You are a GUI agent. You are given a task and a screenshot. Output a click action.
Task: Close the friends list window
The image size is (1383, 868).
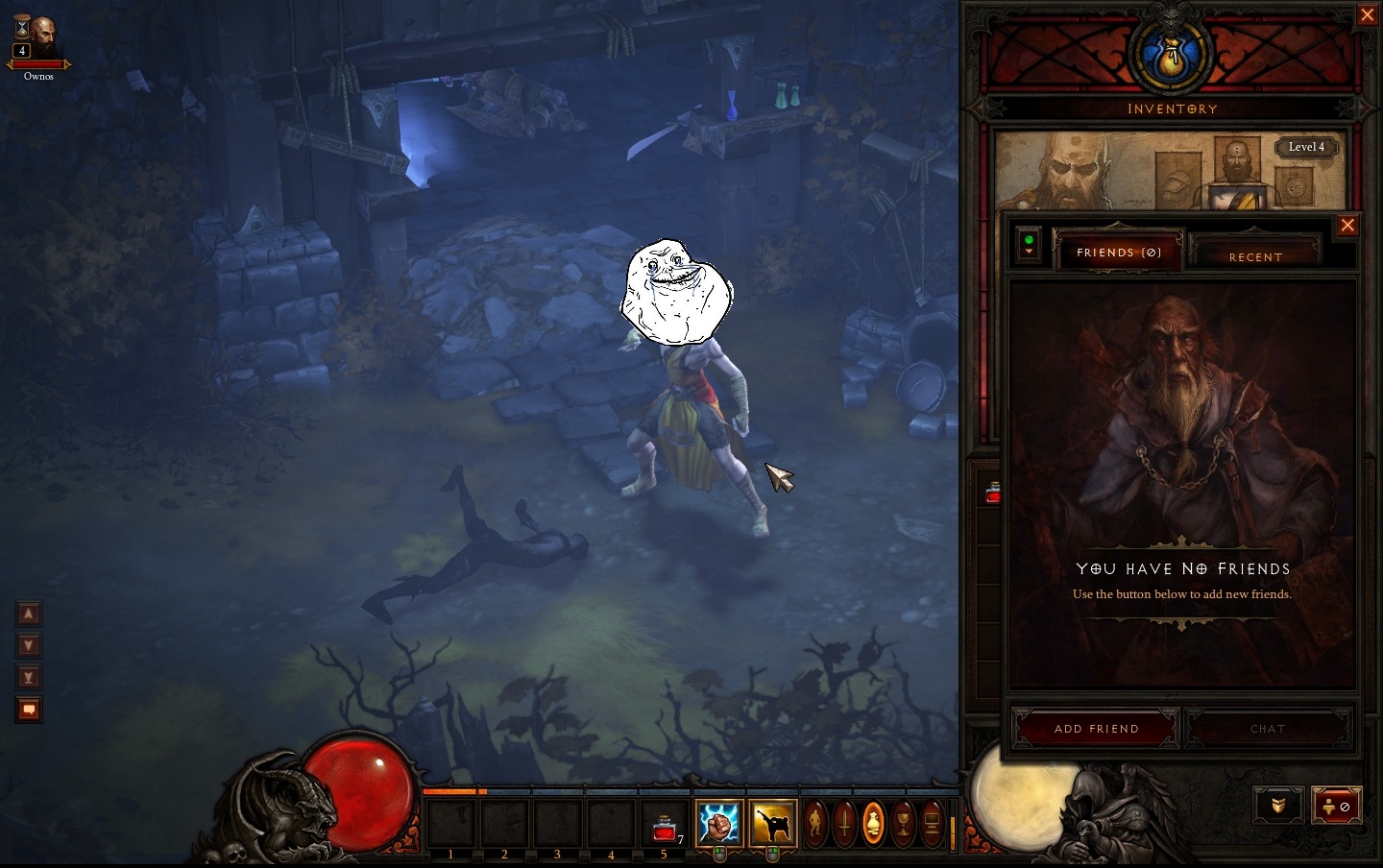(x=1347, y=226)
